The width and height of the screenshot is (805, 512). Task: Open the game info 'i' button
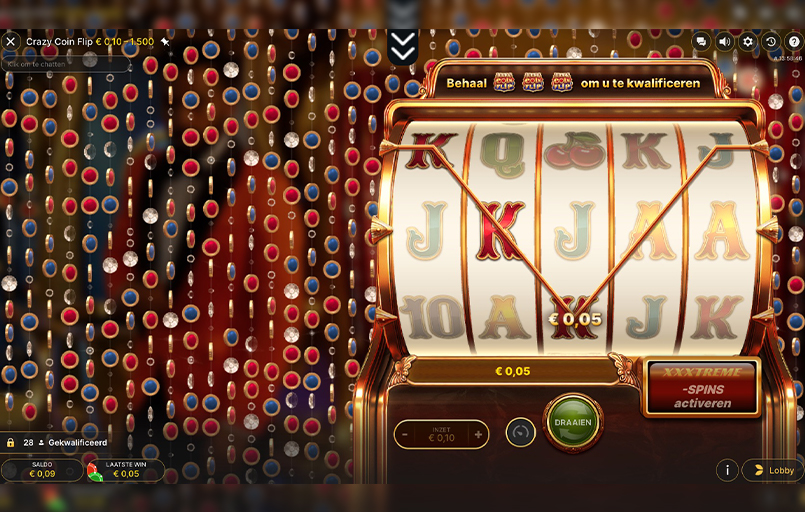click(727, 470)
